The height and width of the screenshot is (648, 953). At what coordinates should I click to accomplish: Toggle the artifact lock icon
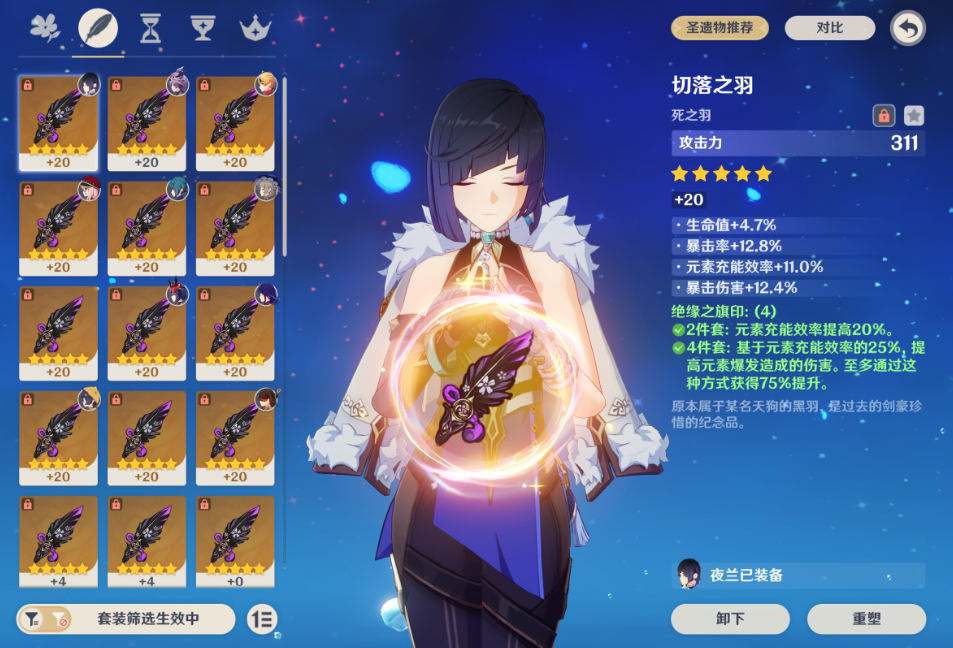[x=883, y=115]
